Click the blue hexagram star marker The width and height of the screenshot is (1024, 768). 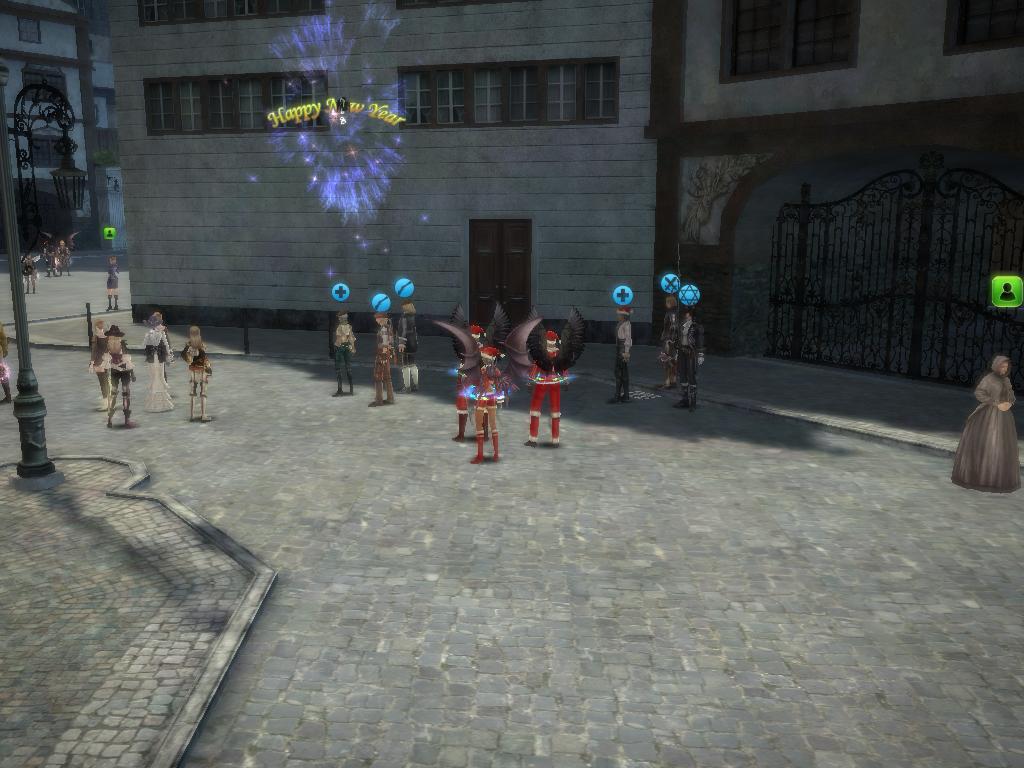pos(689,295)
